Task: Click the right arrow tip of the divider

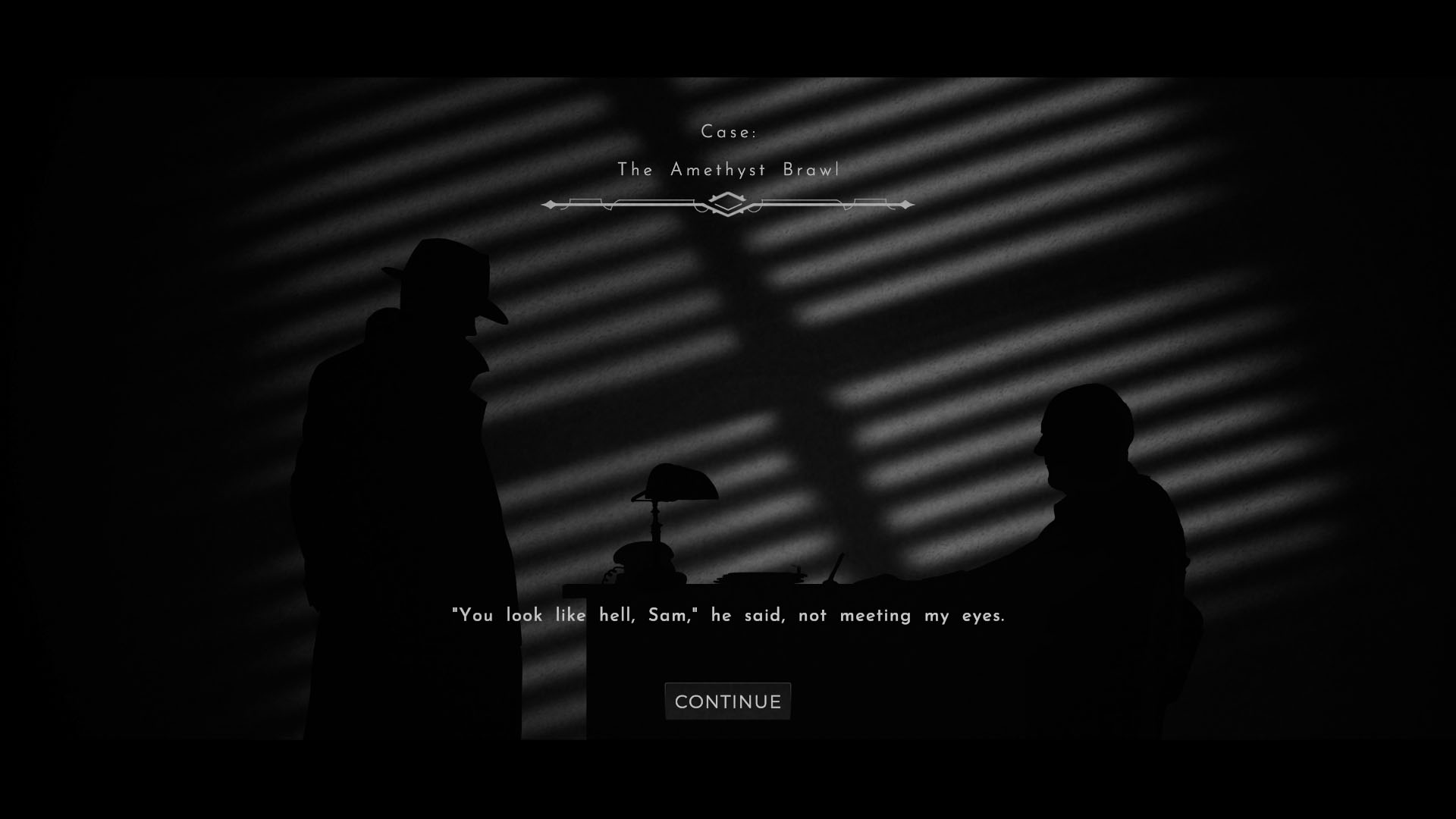Action: coord(907,203)
